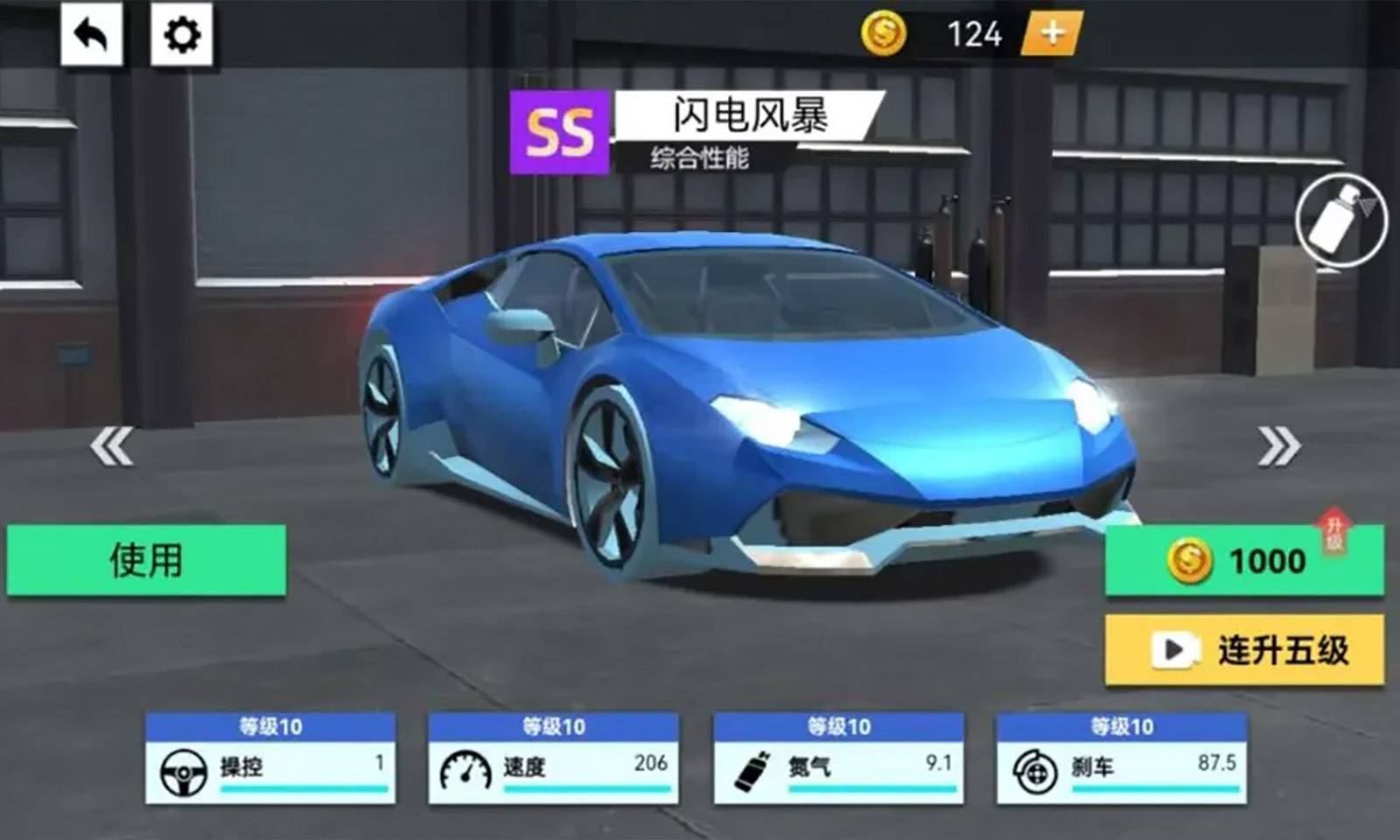Open the settings gear icon
The height and width of the screenshot is (840, 1400).
coord(179,35)
